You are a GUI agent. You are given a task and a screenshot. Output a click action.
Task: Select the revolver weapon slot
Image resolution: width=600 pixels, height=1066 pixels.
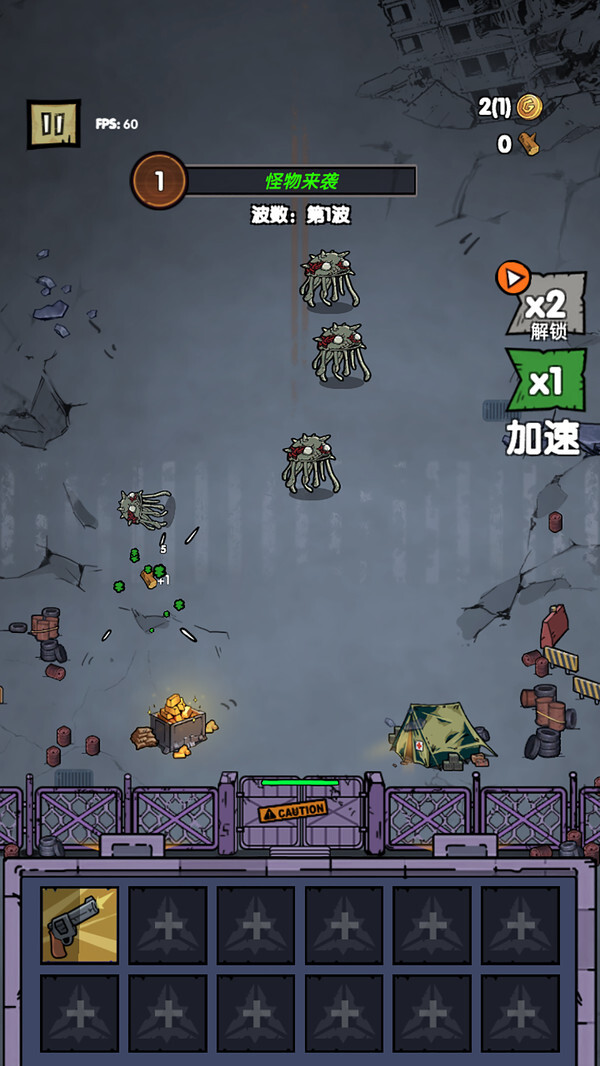pos(79,925)
